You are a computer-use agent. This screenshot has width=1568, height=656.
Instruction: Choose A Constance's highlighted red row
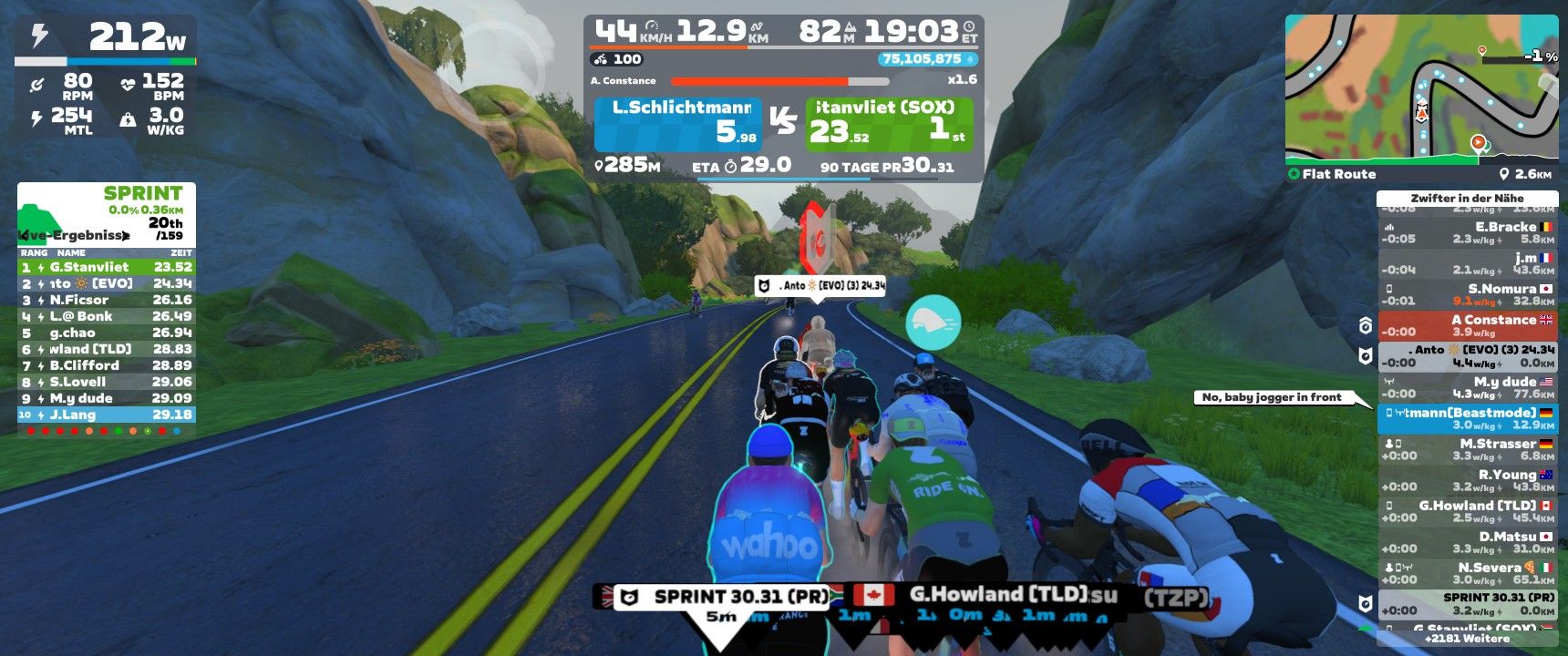1467,325
